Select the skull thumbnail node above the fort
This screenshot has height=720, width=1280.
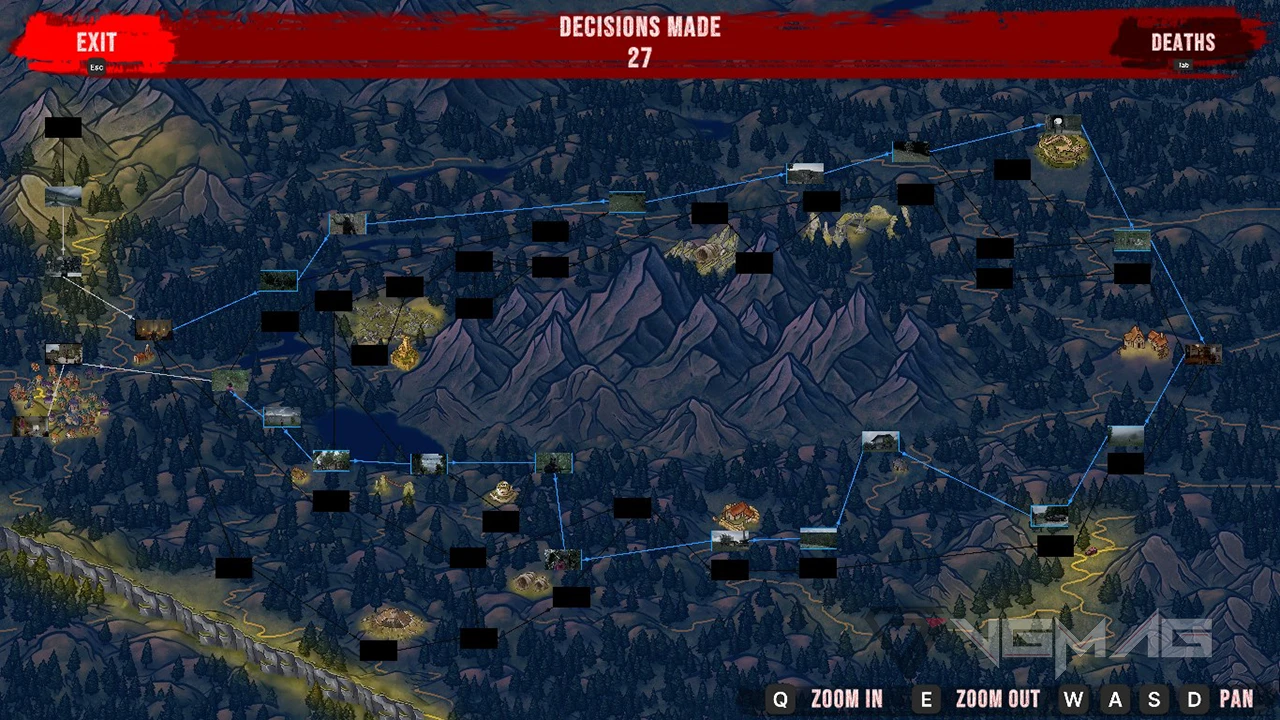coord(1063,124)
